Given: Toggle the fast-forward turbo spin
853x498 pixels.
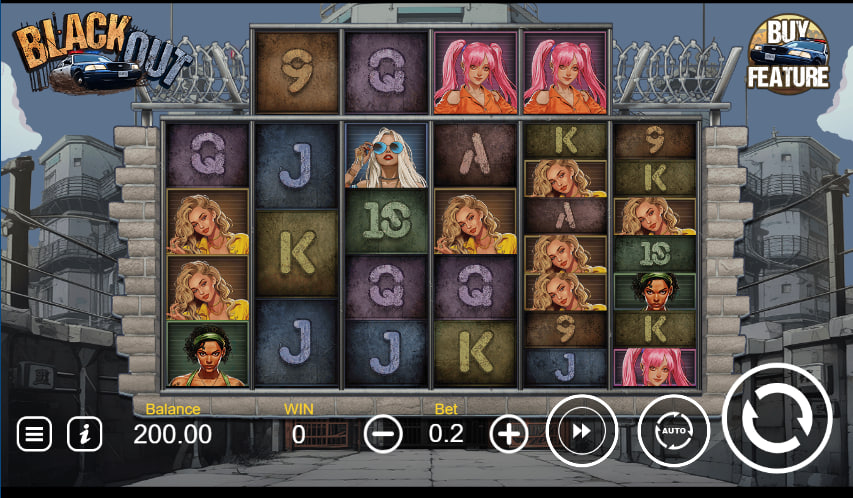Looking at the screenshot, I should point(582,431).
